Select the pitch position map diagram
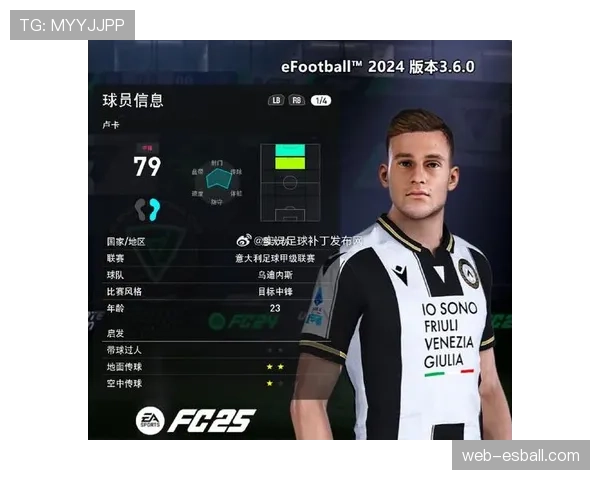Image resolution: width=600 pixels, height=480 pixels. [290, 183]
